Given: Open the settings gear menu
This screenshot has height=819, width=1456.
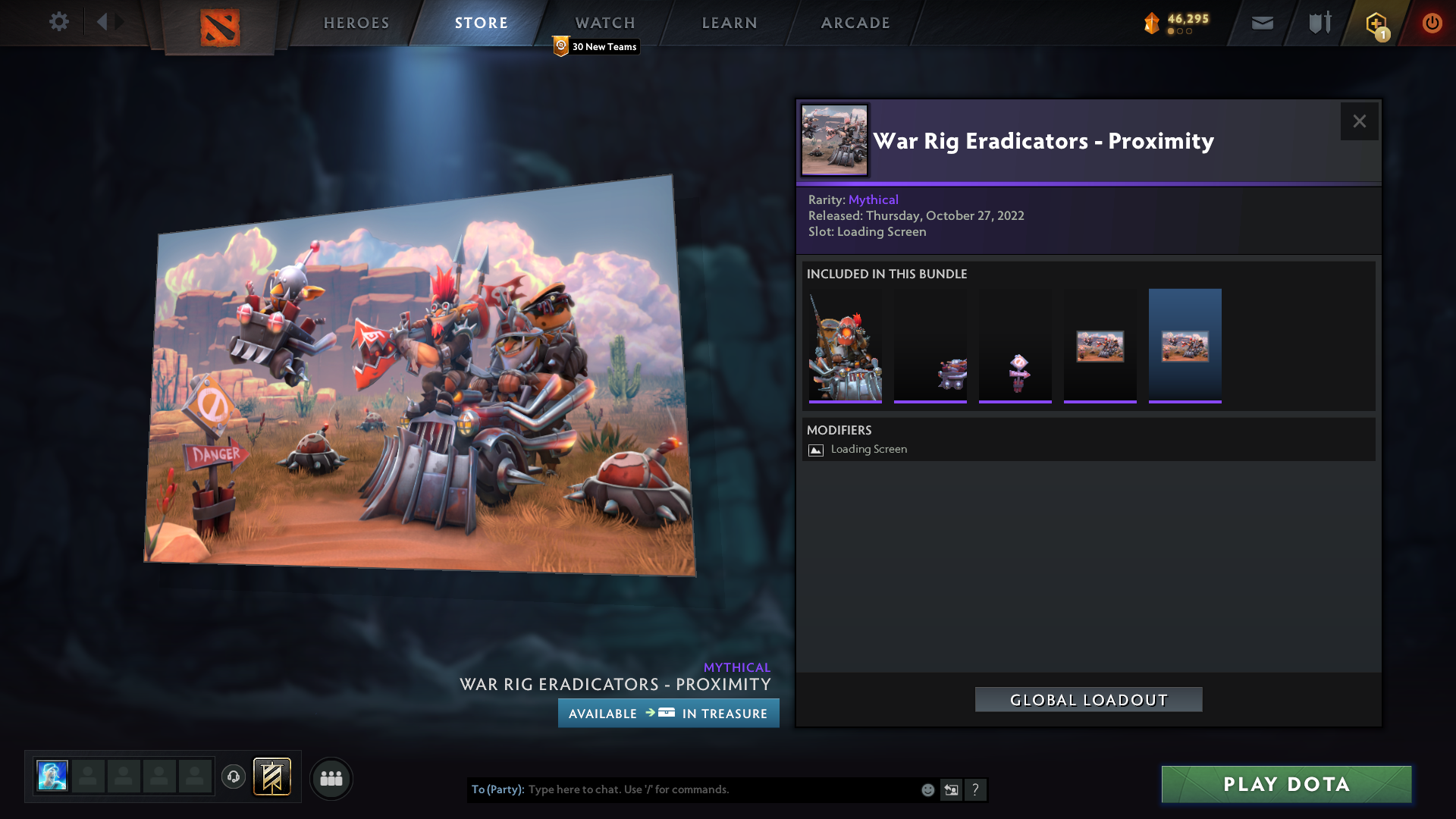Looking at the screenshot, I should [59, 23].
